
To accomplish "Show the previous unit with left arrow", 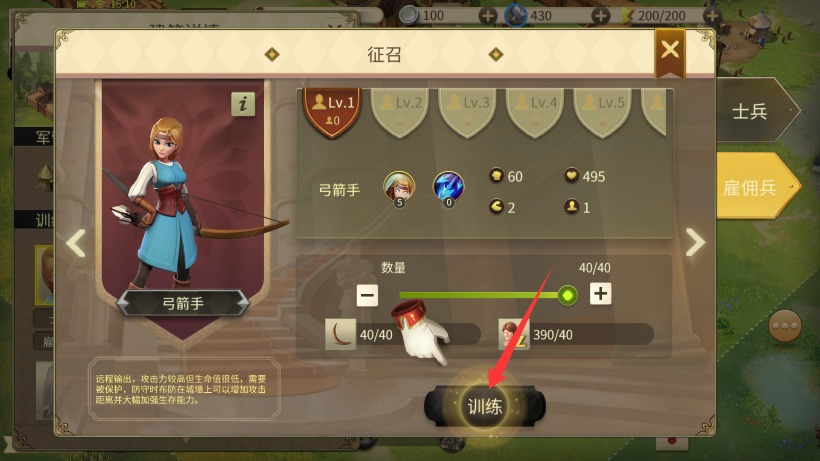I will pyautogui.click(x=76, y=242).
